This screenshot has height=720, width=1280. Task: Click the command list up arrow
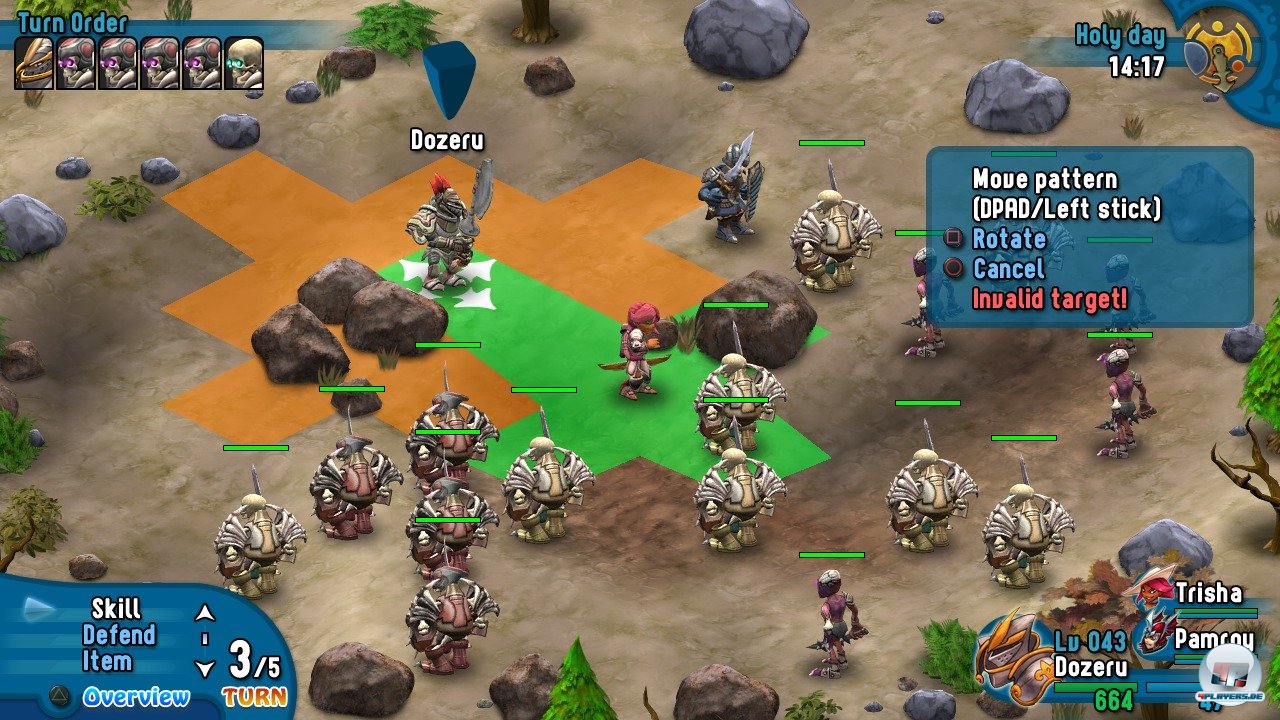205,613
